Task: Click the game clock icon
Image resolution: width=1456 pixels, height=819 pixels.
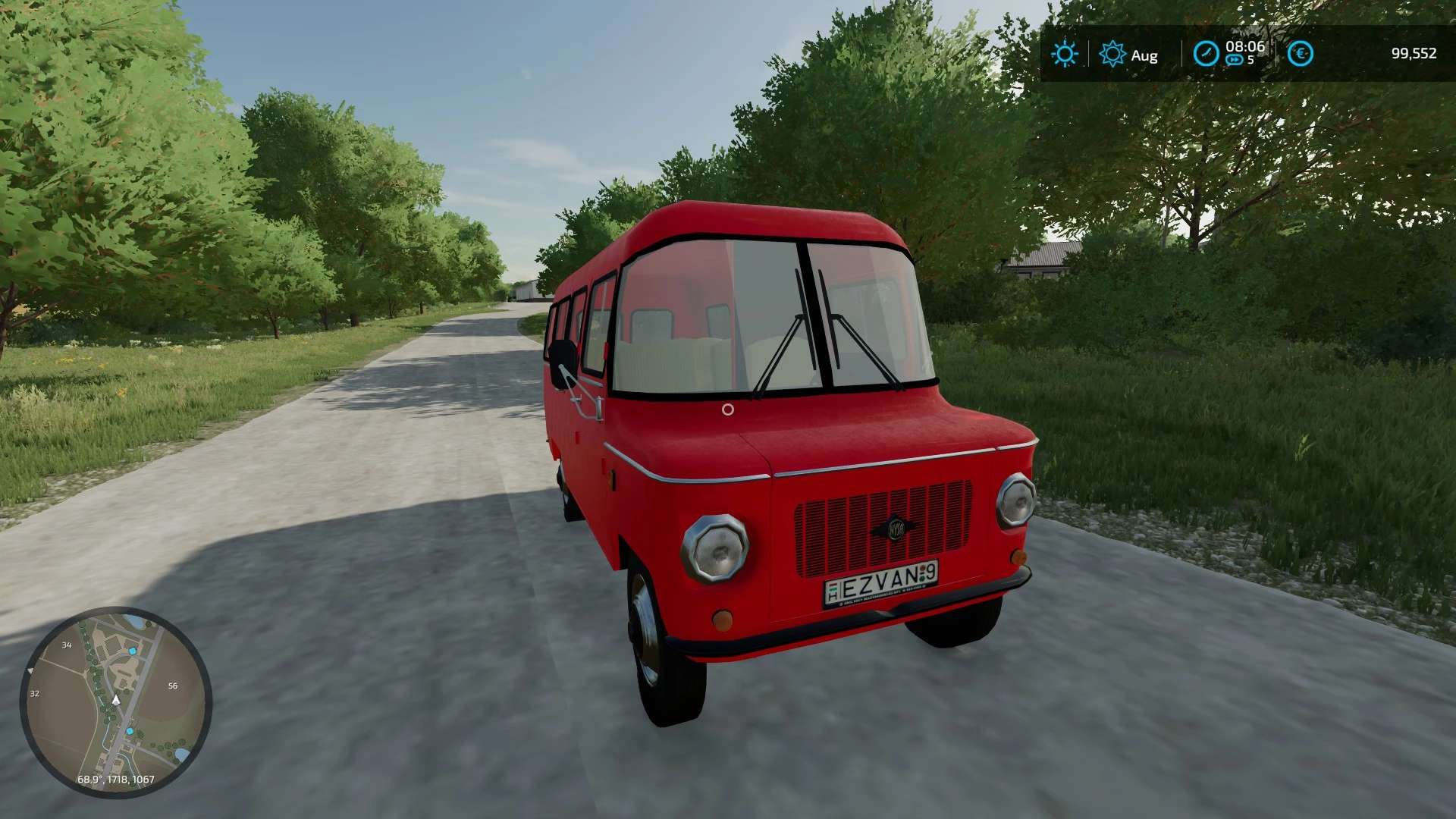Action: click(1206, 54)
